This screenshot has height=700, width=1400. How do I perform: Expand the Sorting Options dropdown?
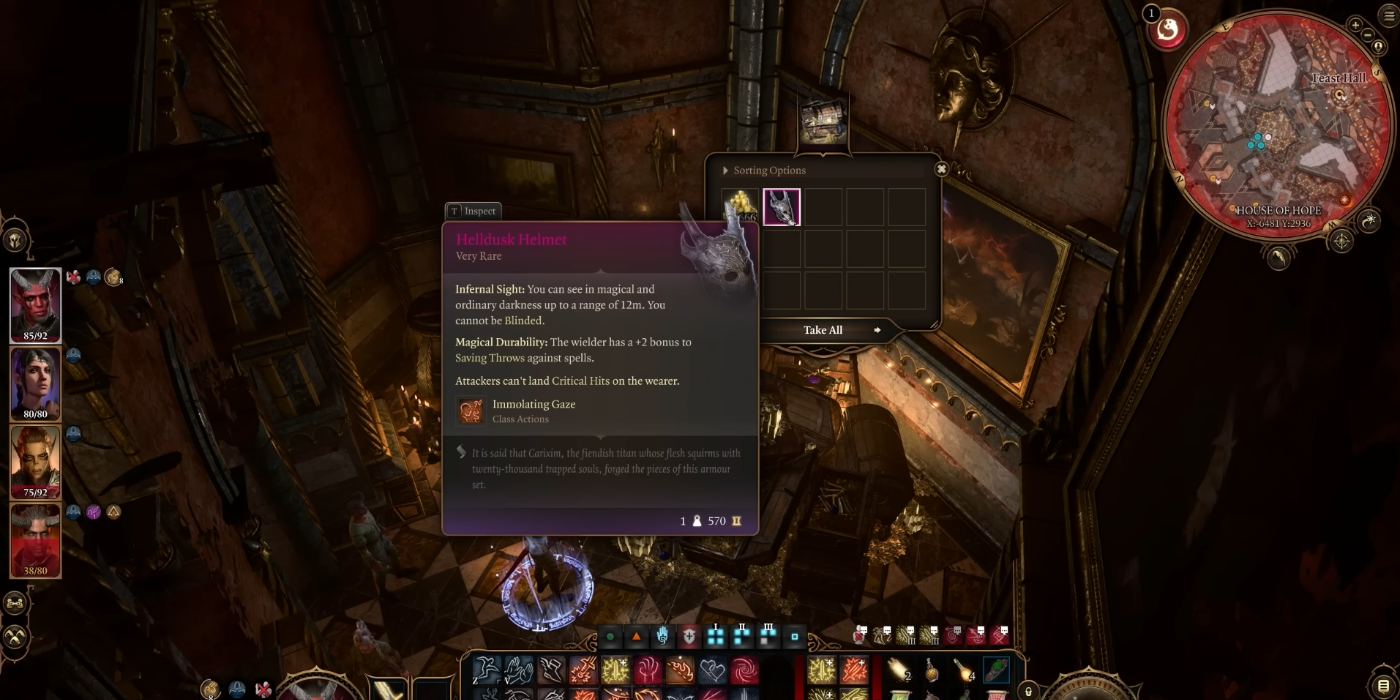pos(764,171)
